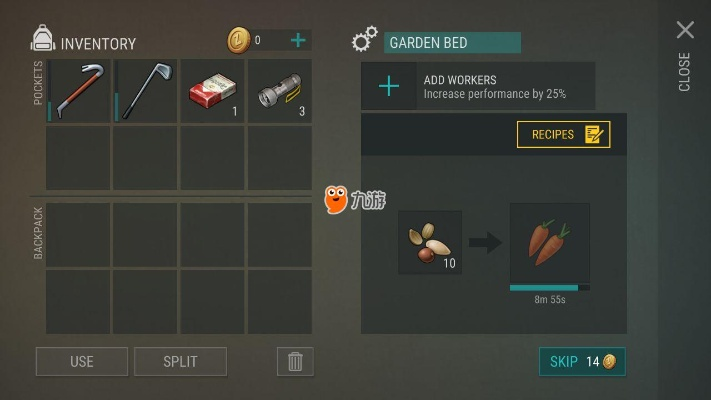Add workers to the garden bed
This screenshot has width=711, height=400.
pos(389,87)
